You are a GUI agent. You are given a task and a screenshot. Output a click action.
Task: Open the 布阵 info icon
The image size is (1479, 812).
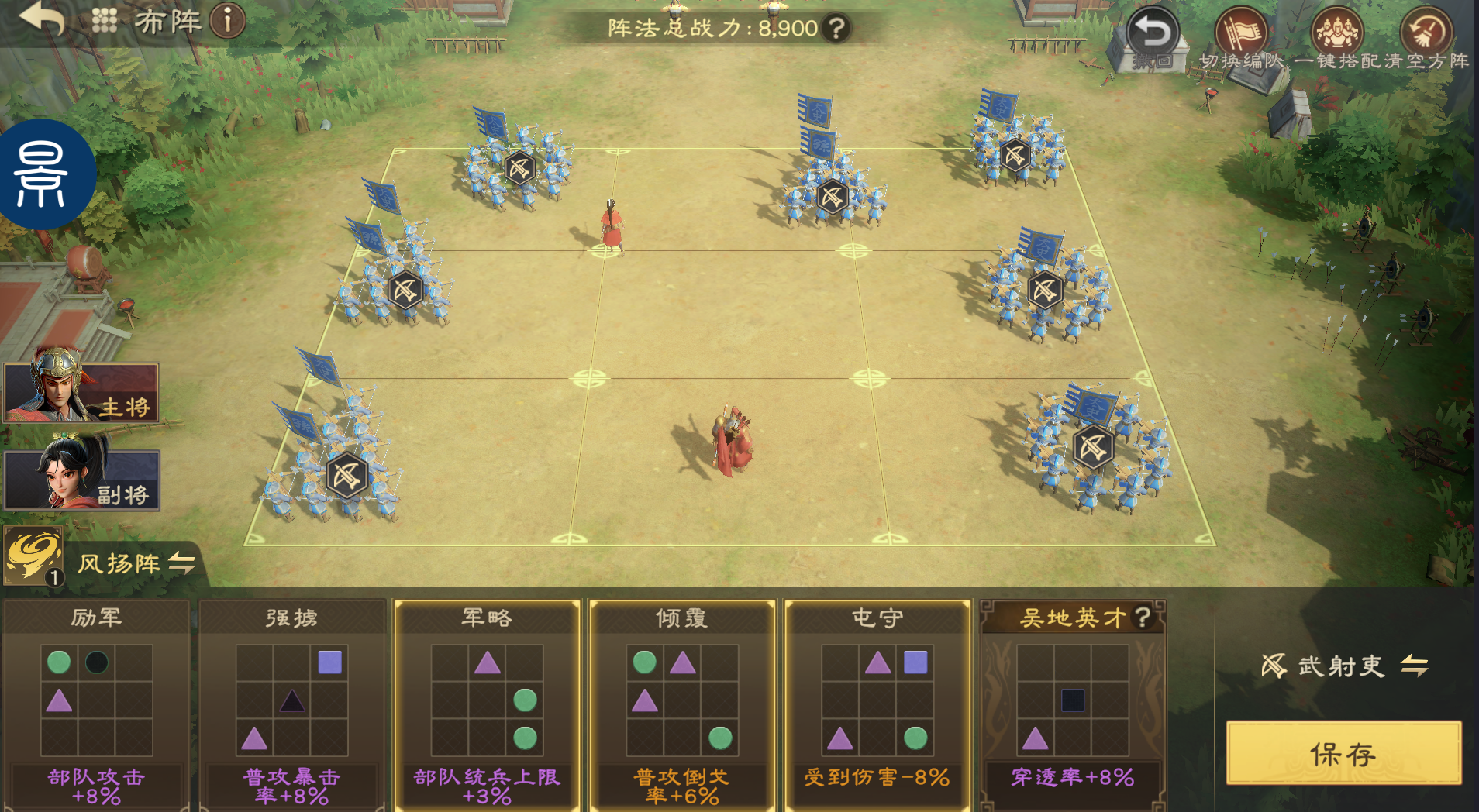(x=227, y=21)
